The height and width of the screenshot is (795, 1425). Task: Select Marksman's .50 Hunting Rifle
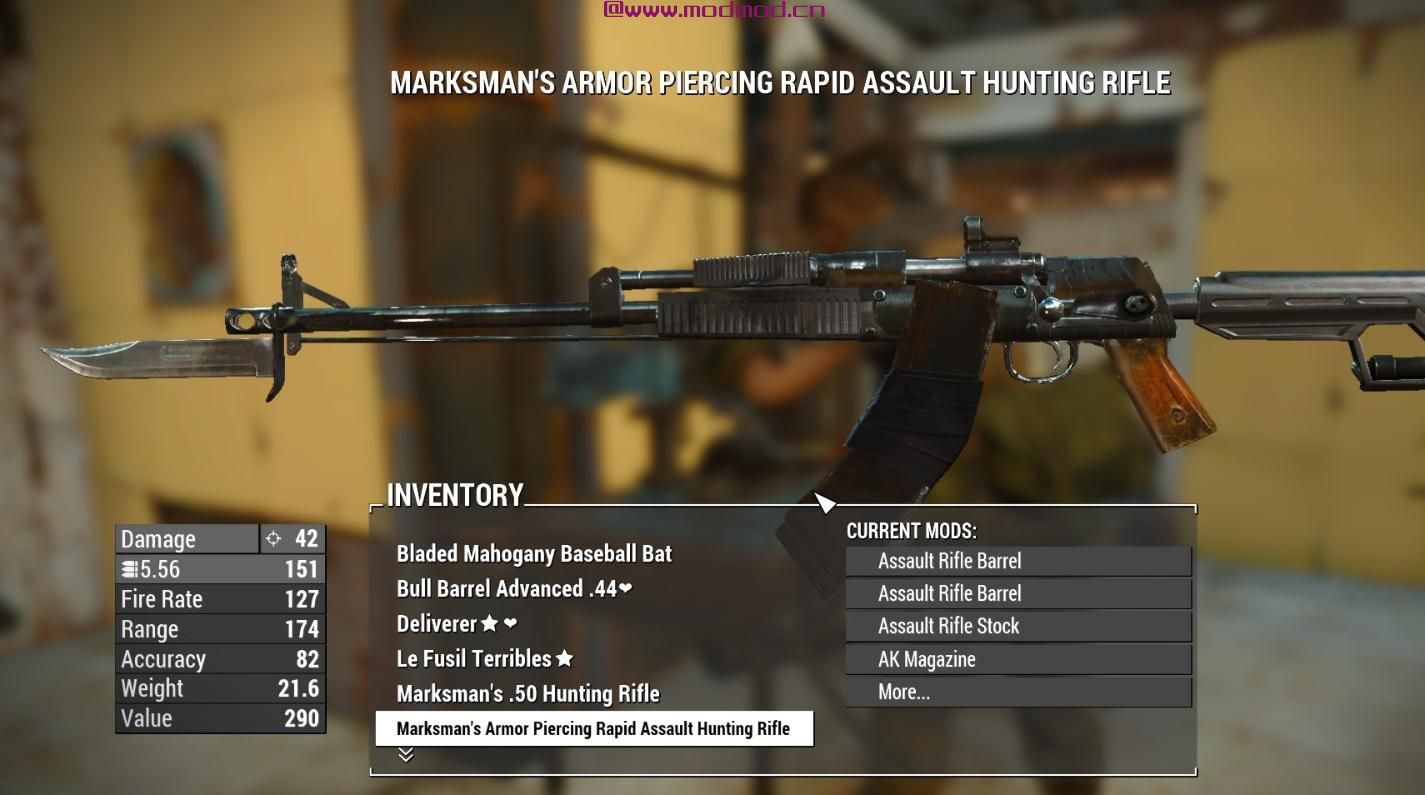pyautogui.click(x=528, y=694)
